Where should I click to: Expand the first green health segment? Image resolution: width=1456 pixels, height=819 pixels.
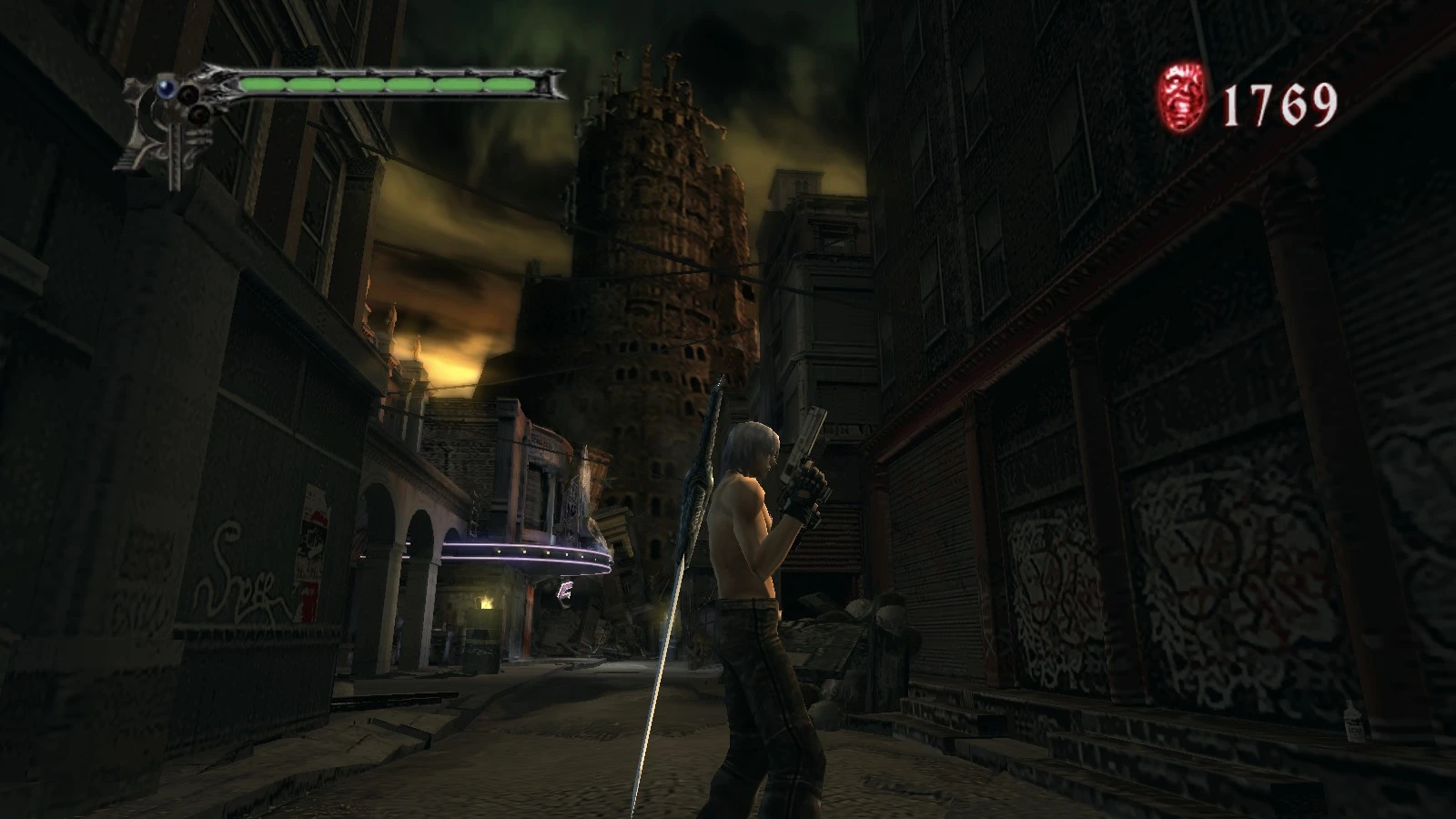(x=264, y=84)
